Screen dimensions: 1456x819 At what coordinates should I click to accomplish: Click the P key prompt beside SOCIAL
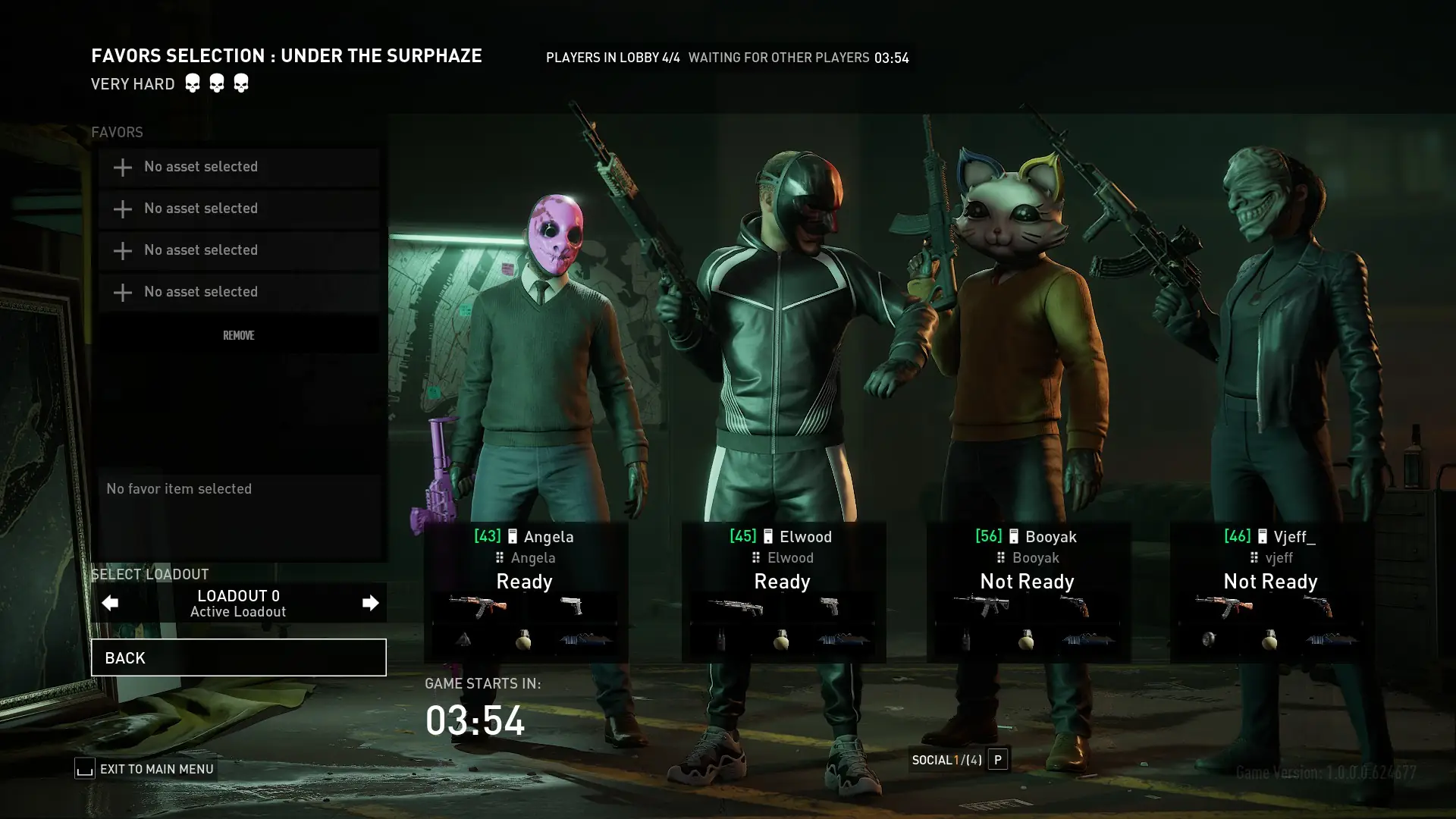pos(998,759)
